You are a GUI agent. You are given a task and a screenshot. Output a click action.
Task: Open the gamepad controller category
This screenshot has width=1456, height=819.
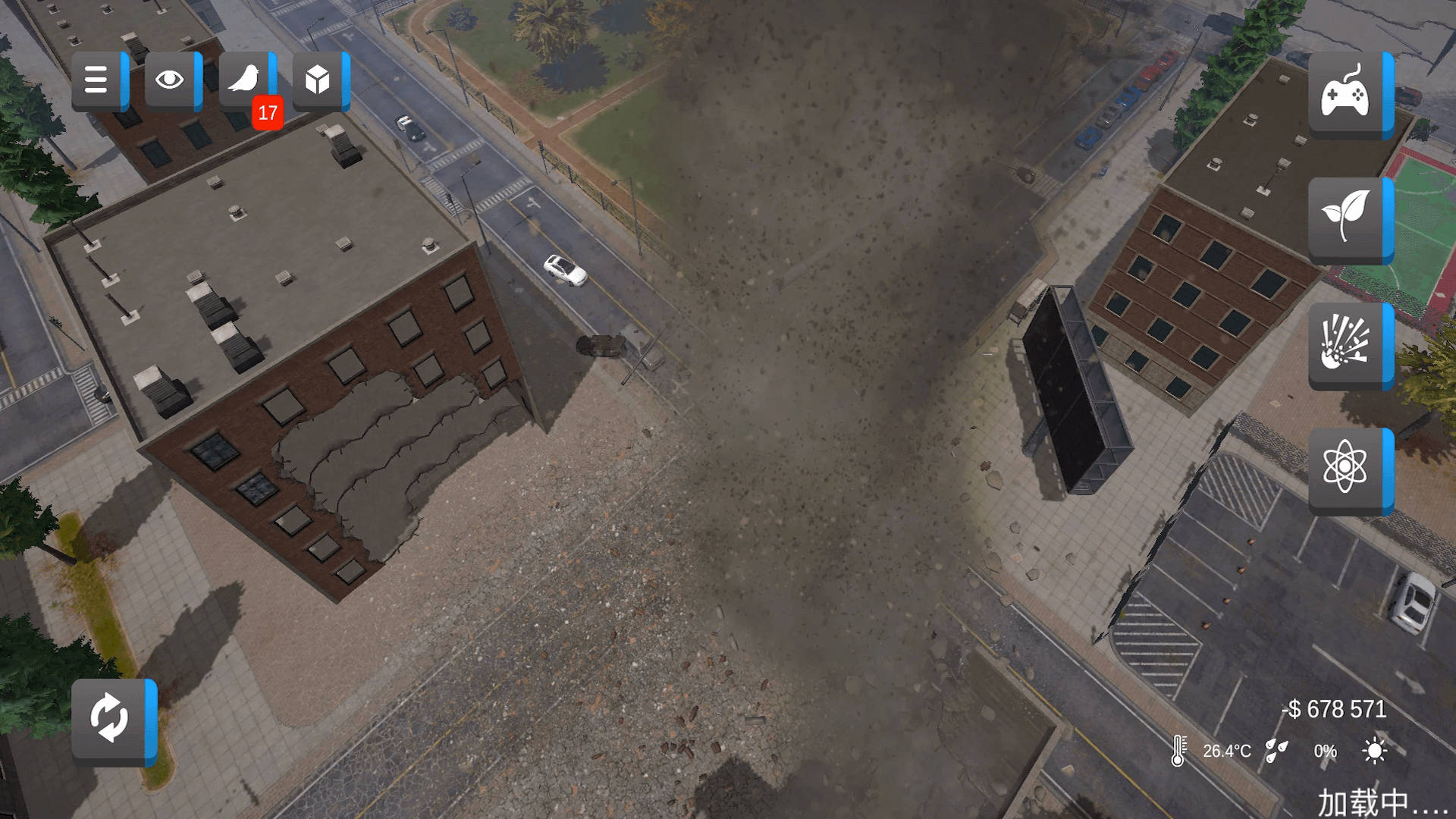(x=1345, y=95)
